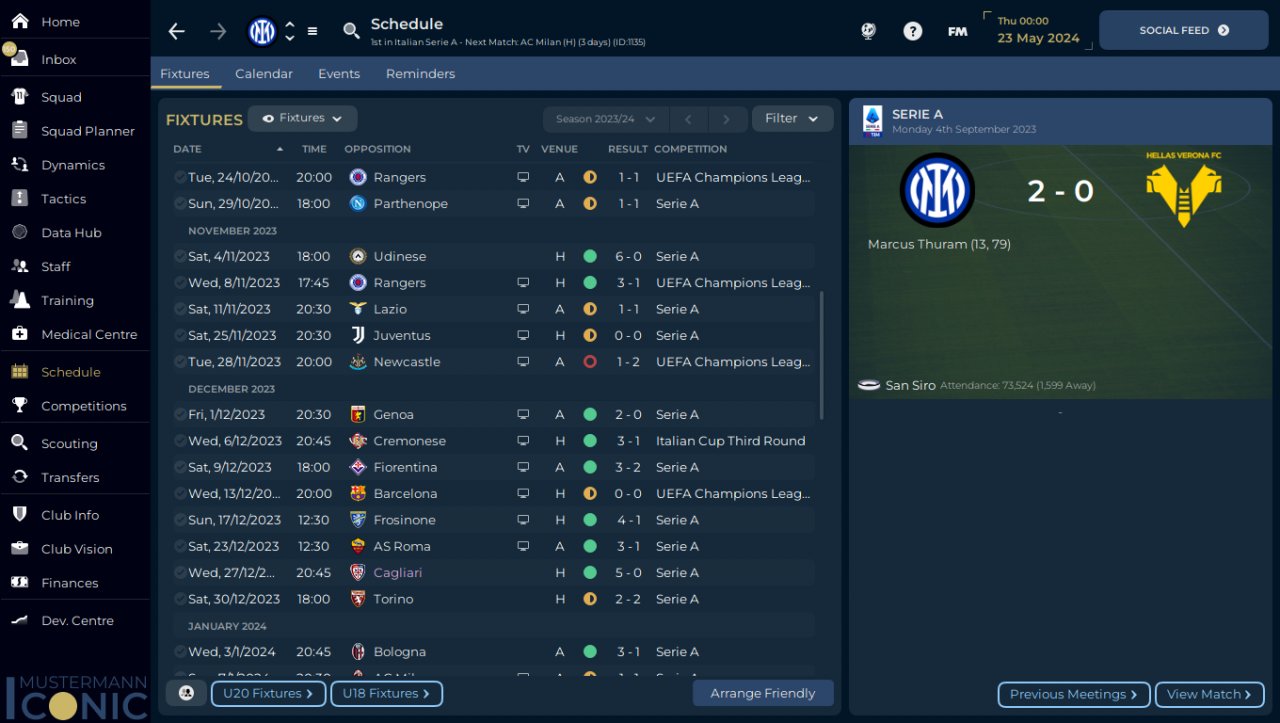The height and width of the screenshot is (723, 1280).
Task: Click the Arrange Friendly button
Action: pyautogui.click(x=762, y=693)
